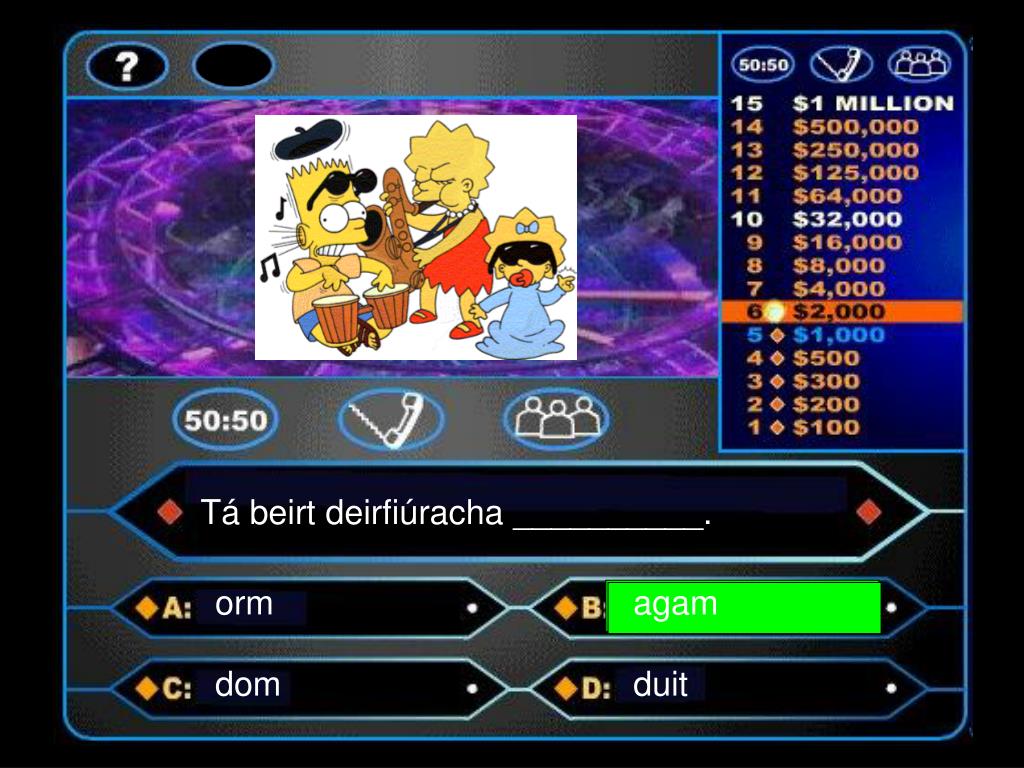1024x768 pixels.
Task: Click the small audience icon above prize ladder
Action: (x=919, y=65)
